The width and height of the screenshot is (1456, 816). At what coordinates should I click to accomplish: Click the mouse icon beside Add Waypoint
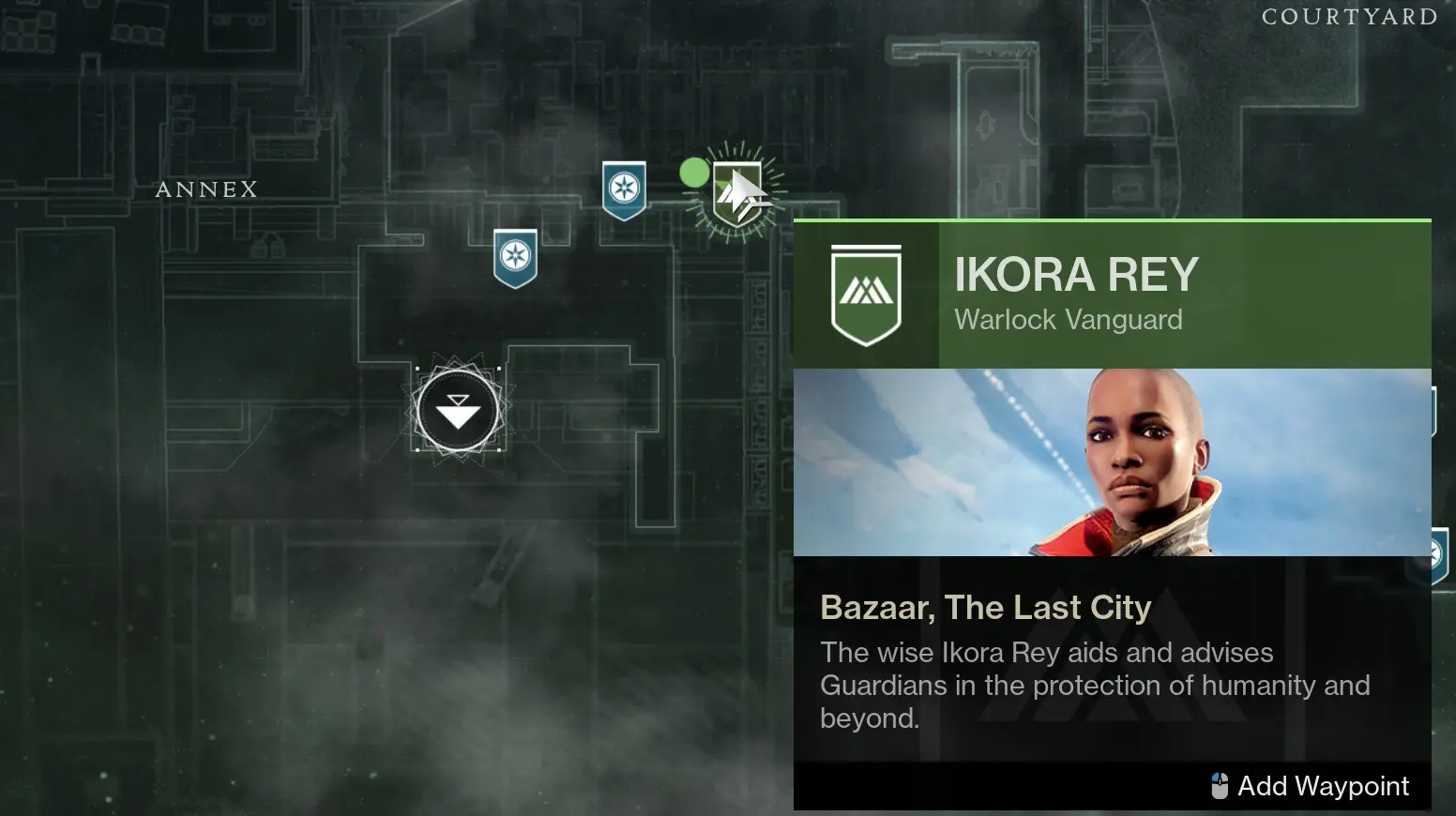pos(1221,785)
